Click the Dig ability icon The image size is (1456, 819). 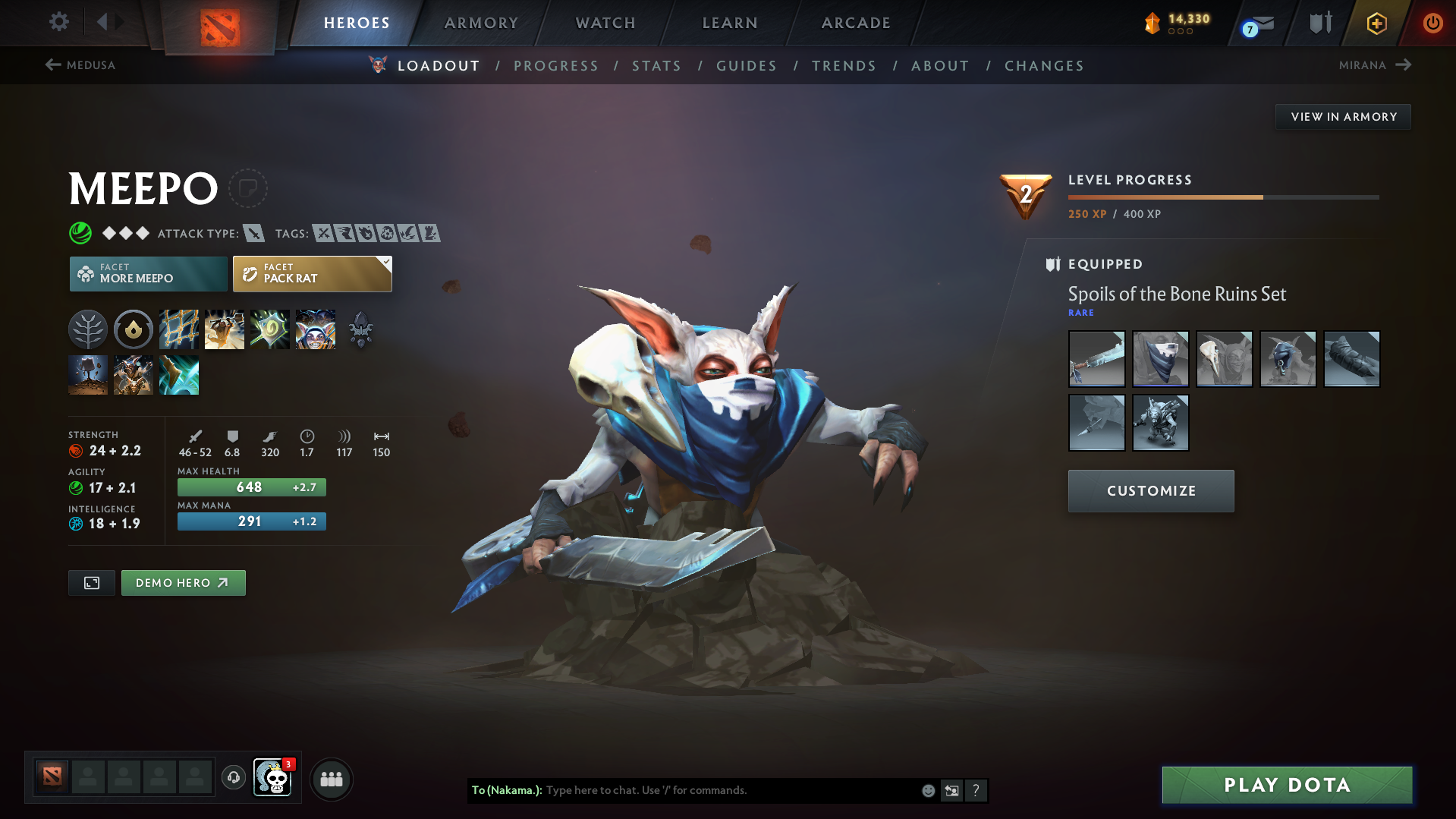point(225,329)
